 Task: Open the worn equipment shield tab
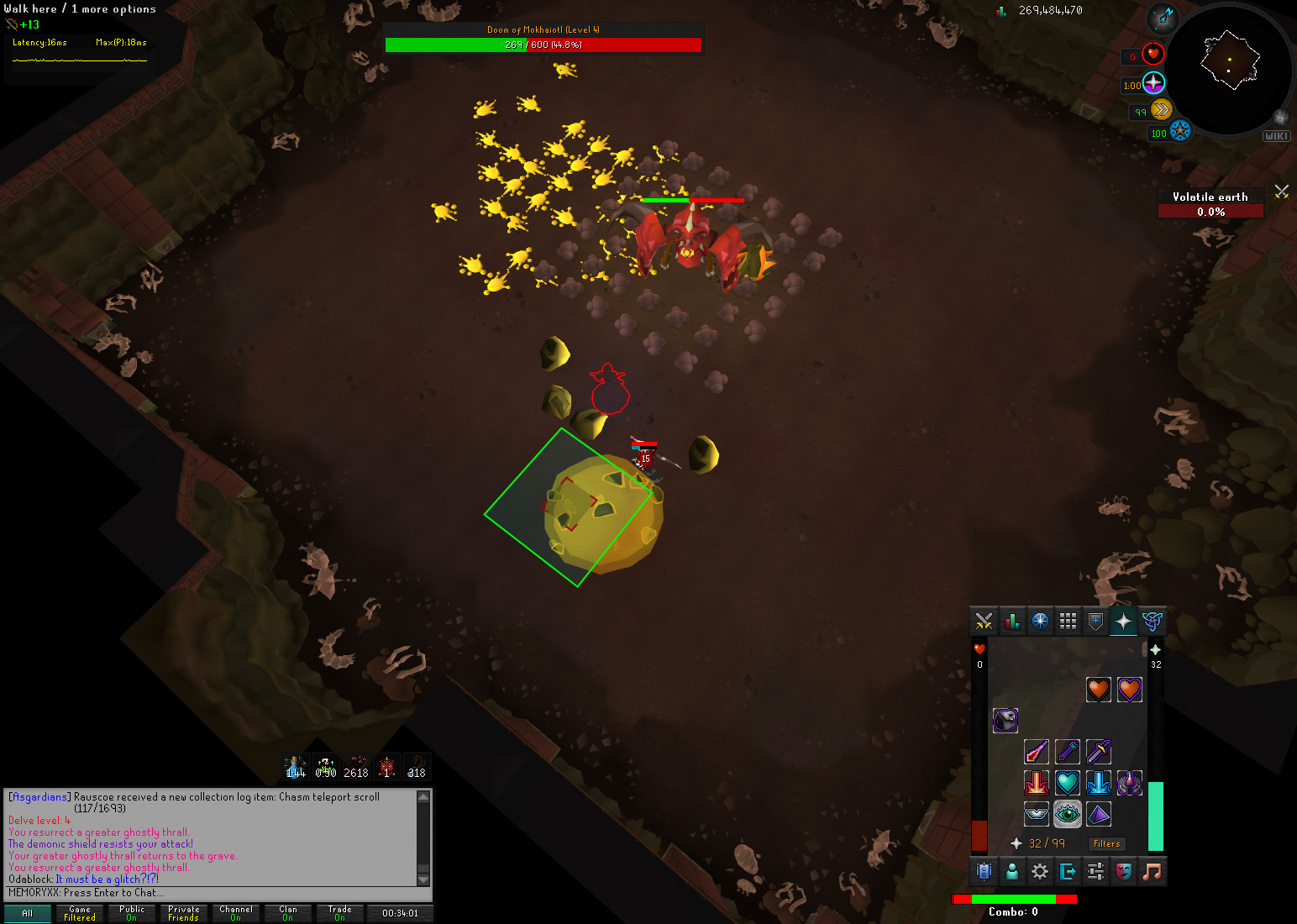click(1095, 622)
